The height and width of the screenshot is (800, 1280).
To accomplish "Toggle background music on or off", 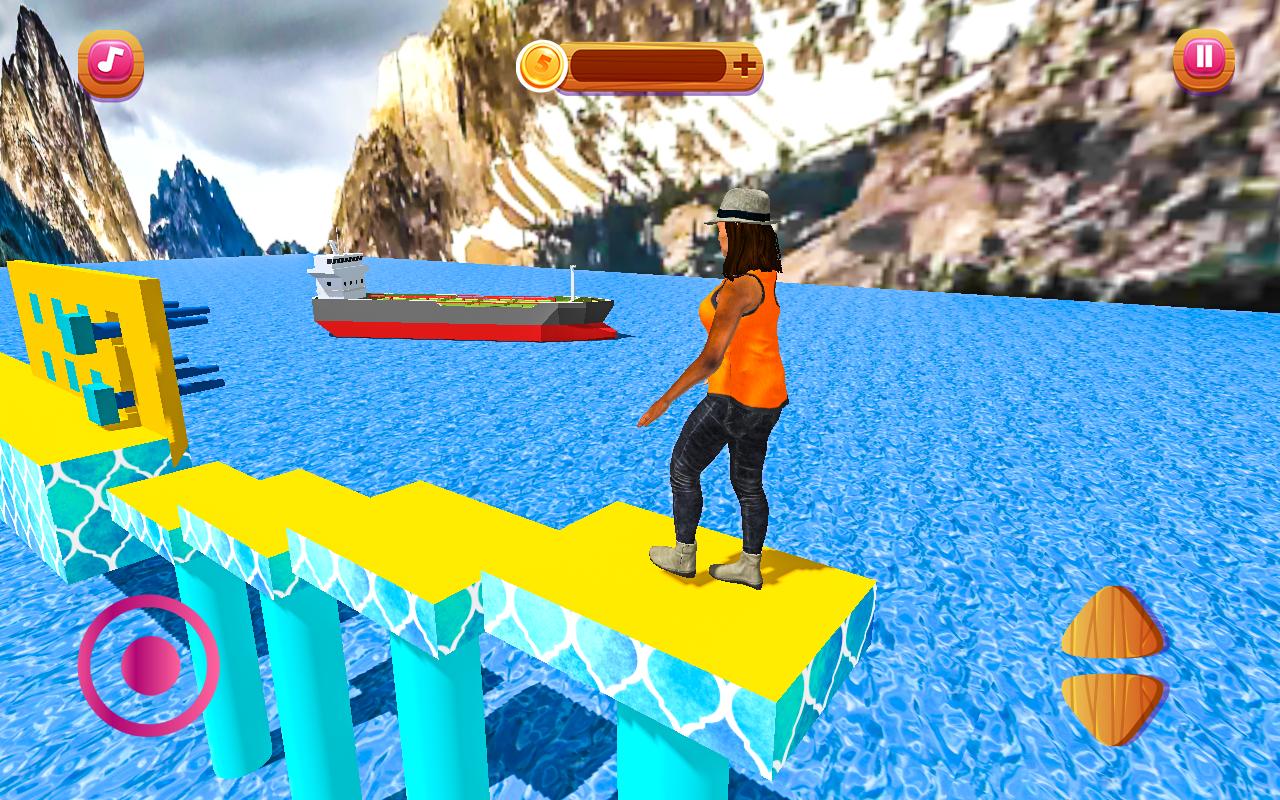I will (x=110, y=62).
